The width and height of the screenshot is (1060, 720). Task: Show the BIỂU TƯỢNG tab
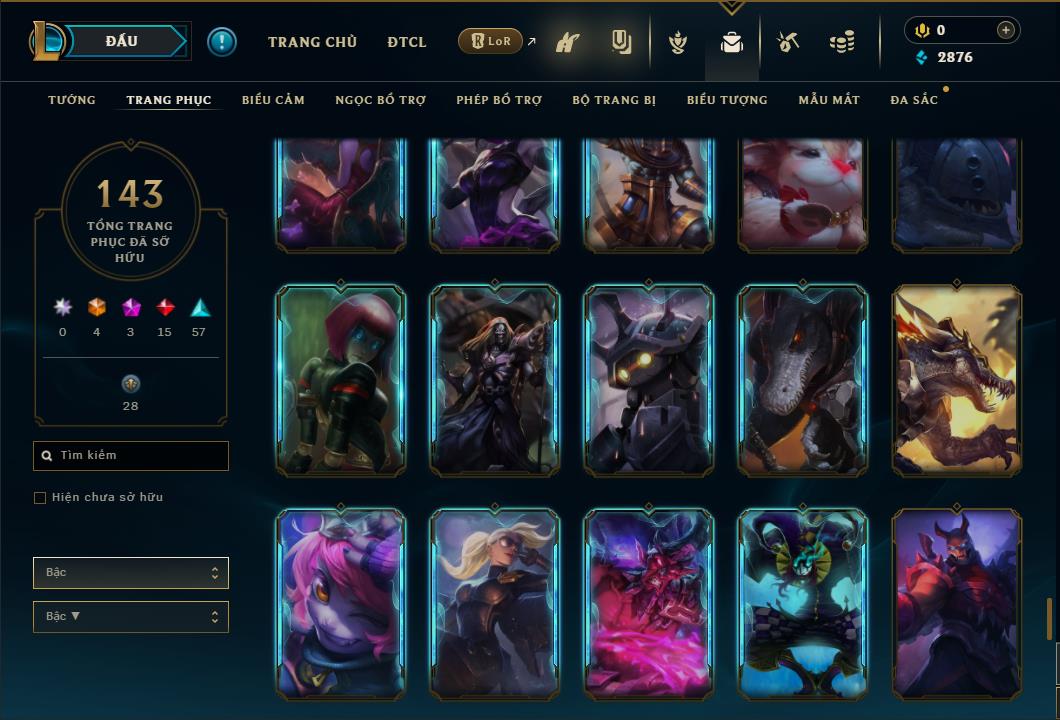point(727,100)
